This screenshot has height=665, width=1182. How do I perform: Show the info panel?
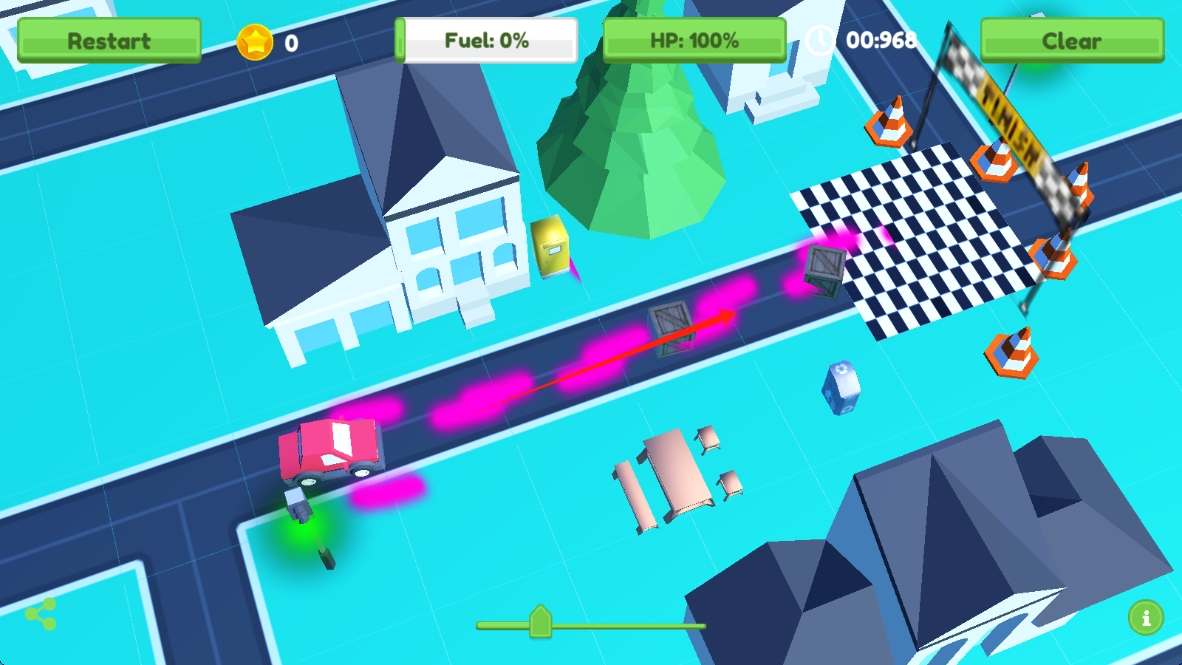click(1145, 618)
